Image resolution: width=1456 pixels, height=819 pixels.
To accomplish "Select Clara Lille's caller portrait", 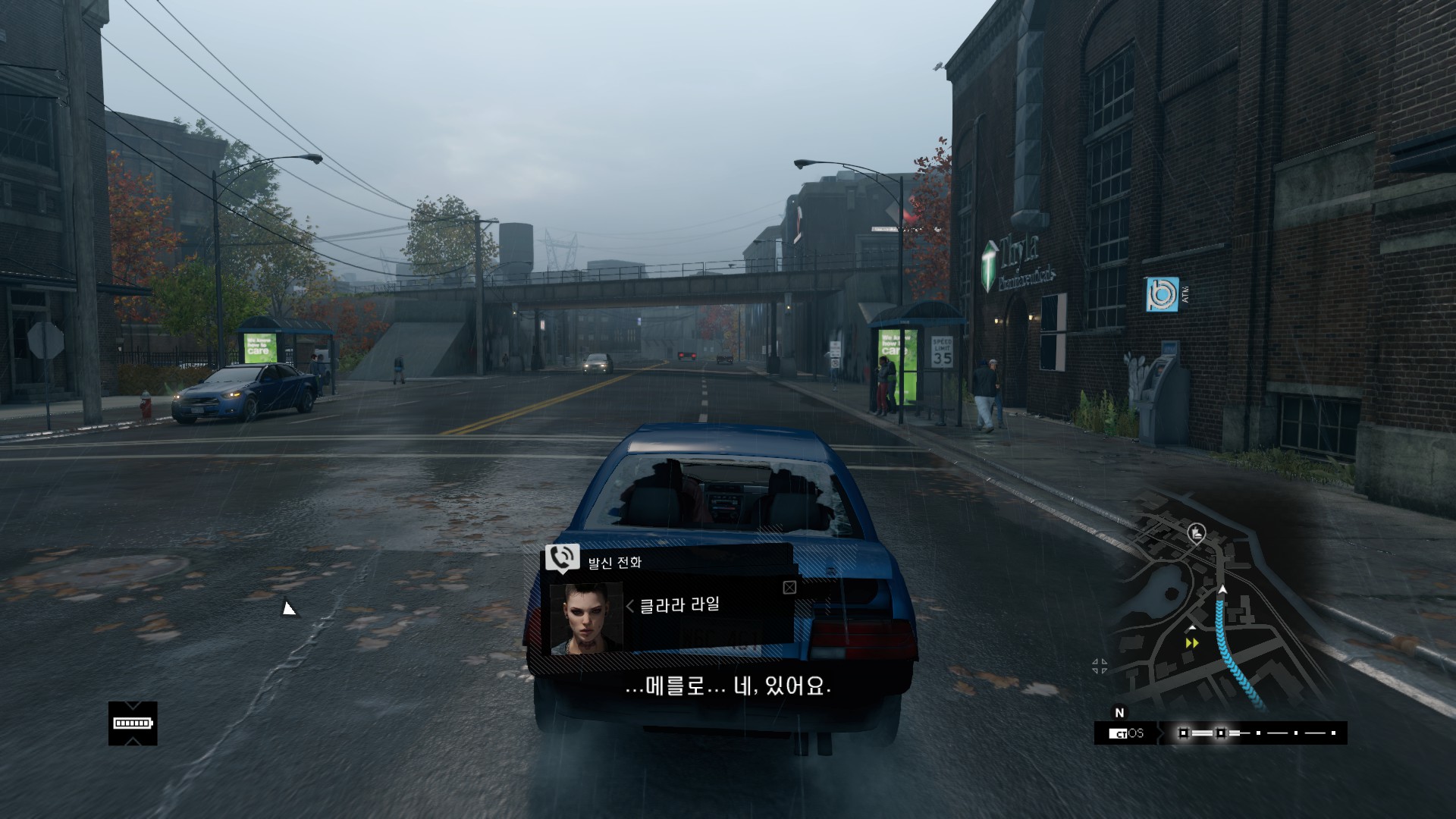I will coord(585,618).
